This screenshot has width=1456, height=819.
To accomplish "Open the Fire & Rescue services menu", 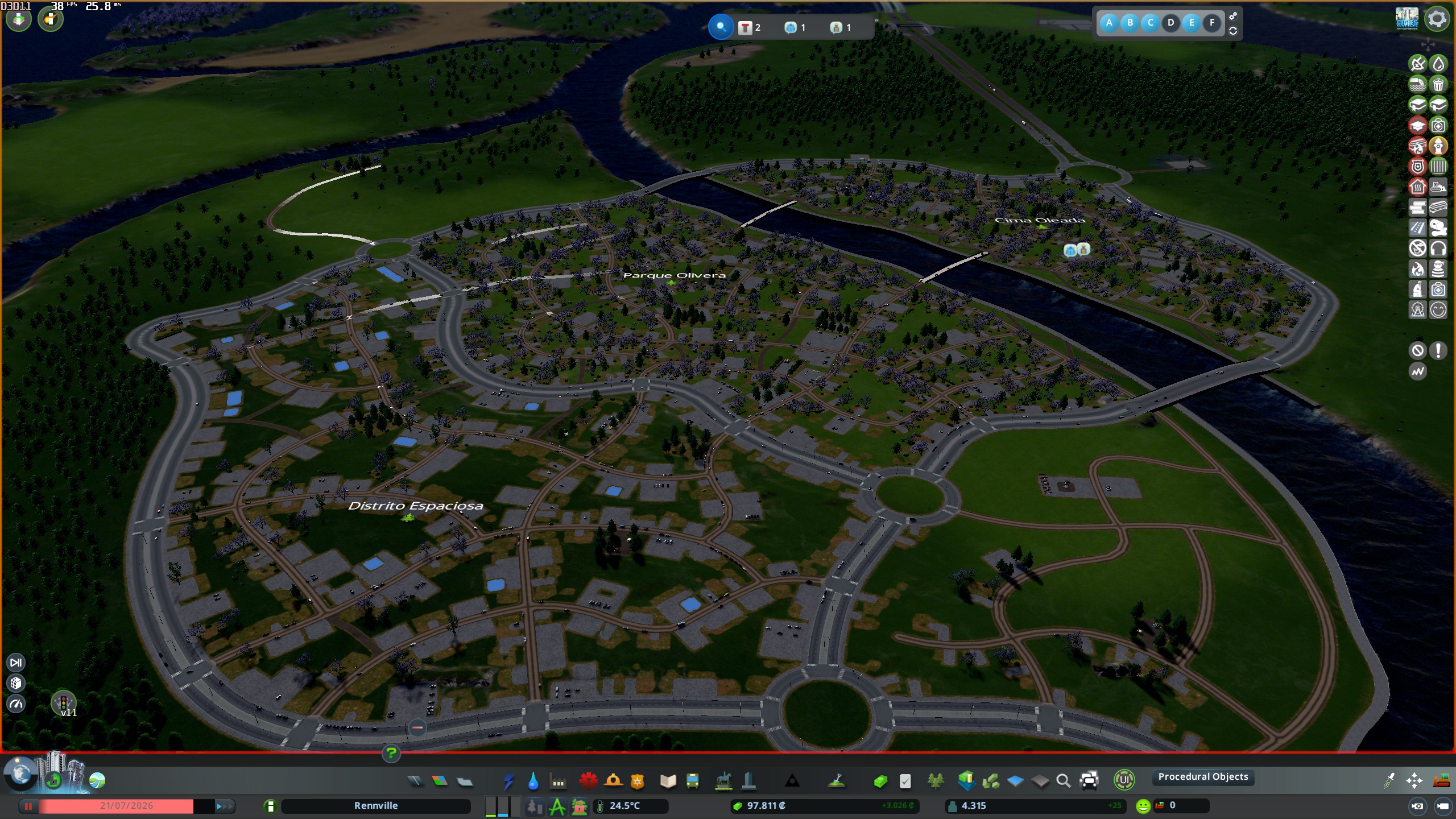I will (612, 781).
